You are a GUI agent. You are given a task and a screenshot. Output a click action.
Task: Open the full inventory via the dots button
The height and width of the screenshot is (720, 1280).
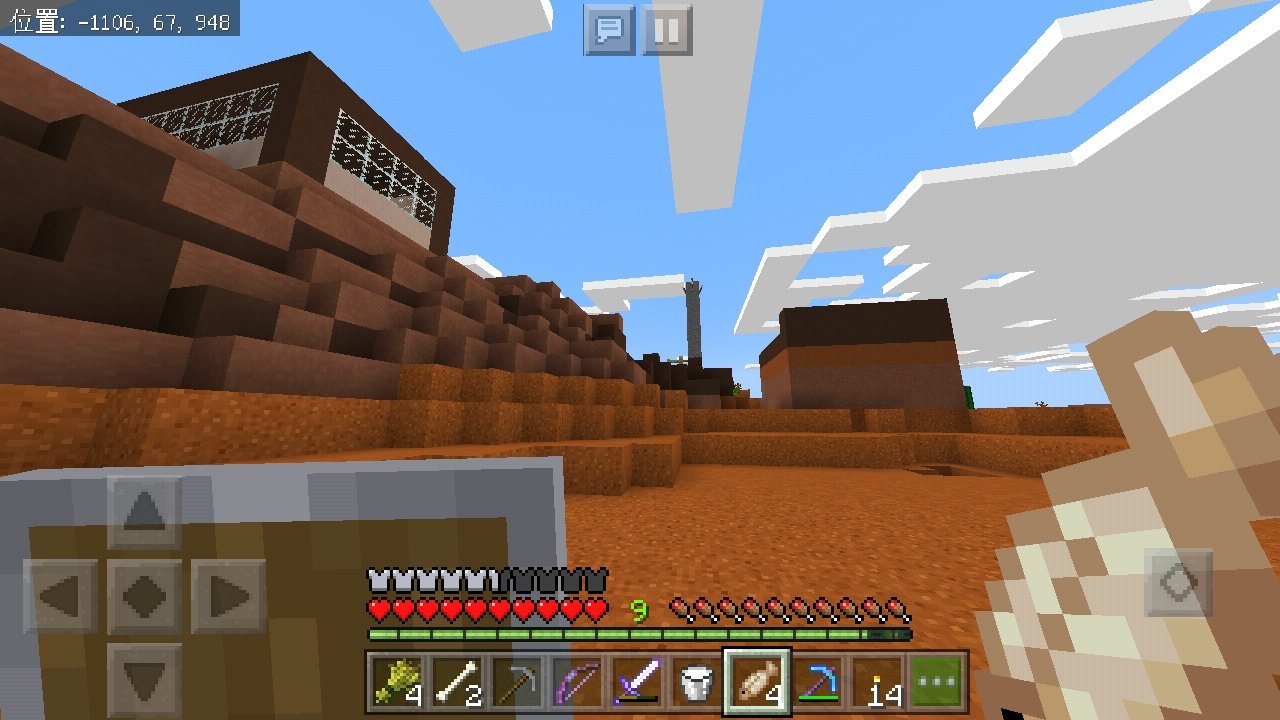coord(936,680)
